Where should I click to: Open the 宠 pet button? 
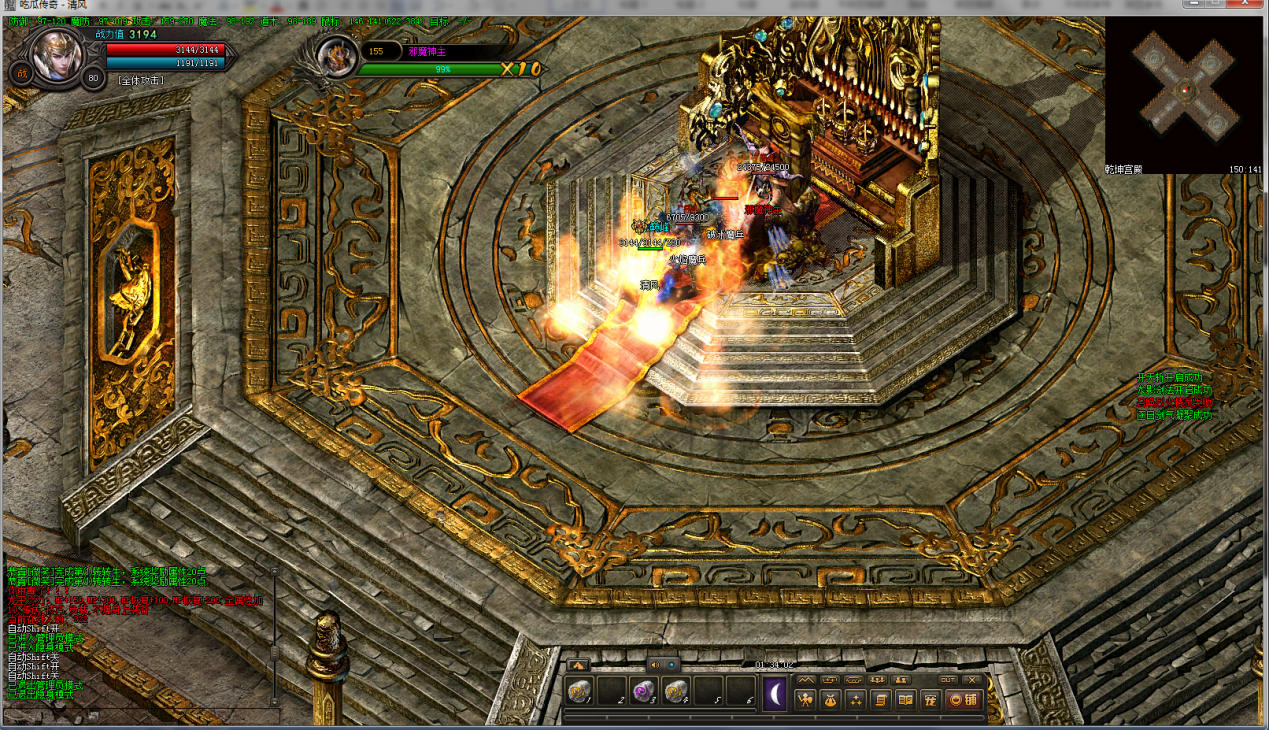929,700
